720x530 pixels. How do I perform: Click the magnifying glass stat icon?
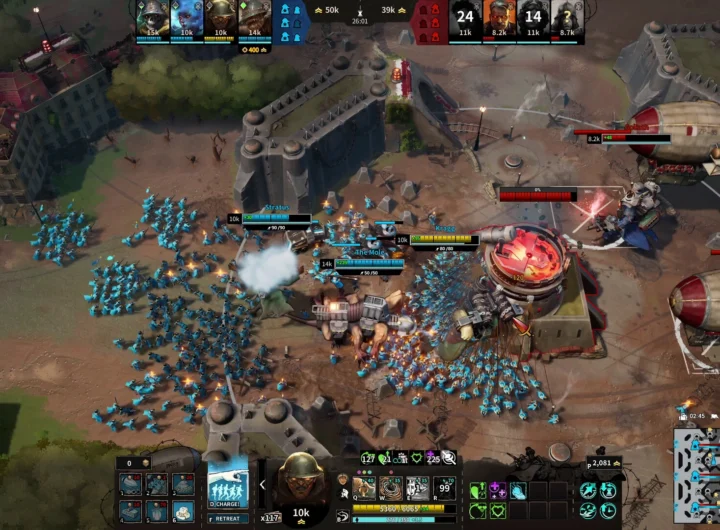(x=450, y=458)
